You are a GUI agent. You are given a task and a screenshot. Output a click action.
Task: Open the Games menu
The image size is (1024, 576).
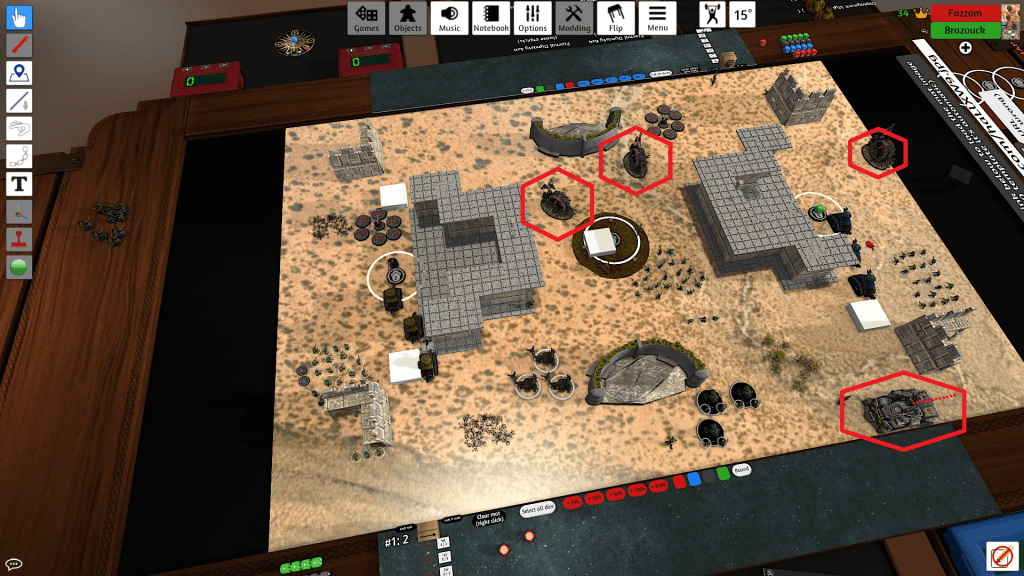tap(367, 17)
